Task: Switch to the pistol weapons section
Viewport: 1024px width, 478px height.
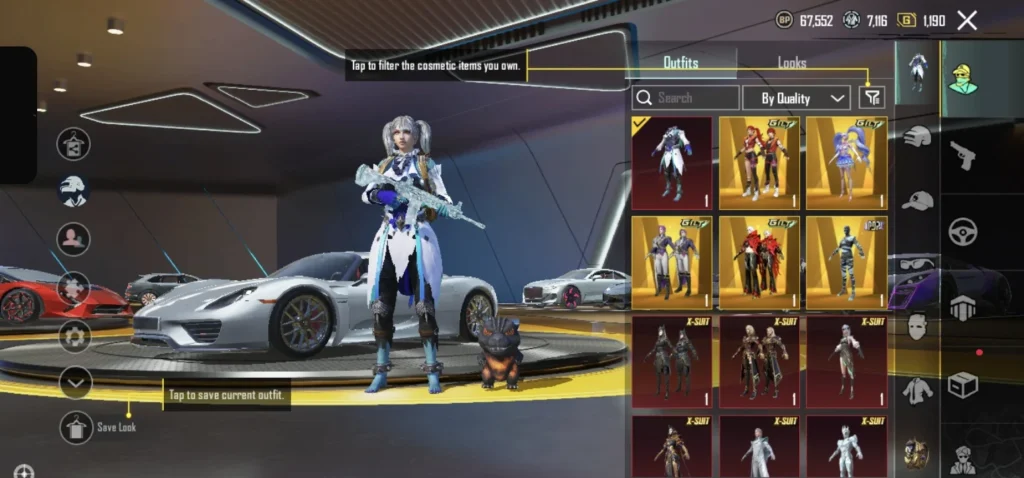Action: [964, 155]
